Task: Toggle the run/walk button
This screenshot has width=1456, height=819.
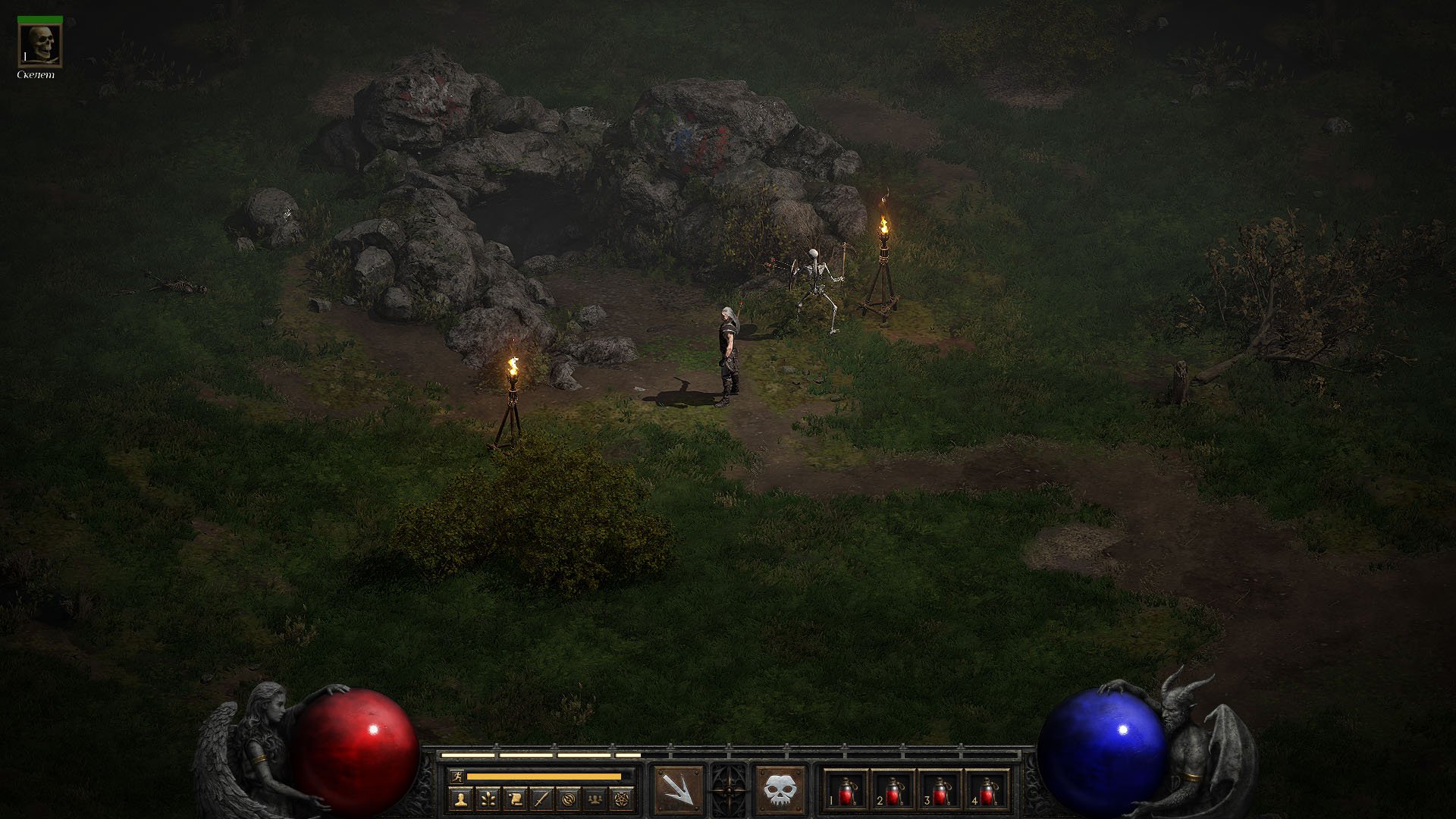Action: (x=457, y=776)
